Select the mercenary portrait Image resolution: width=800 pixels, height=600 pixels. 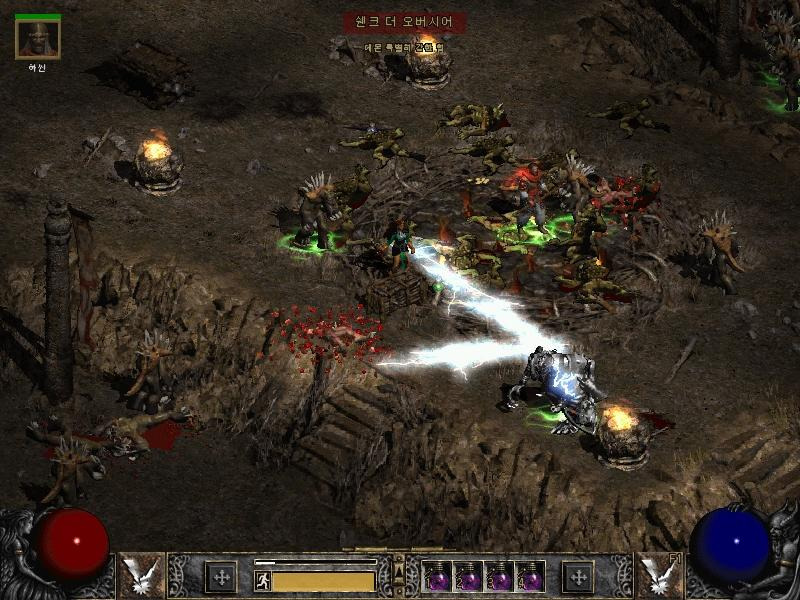[x=38, y=39]
